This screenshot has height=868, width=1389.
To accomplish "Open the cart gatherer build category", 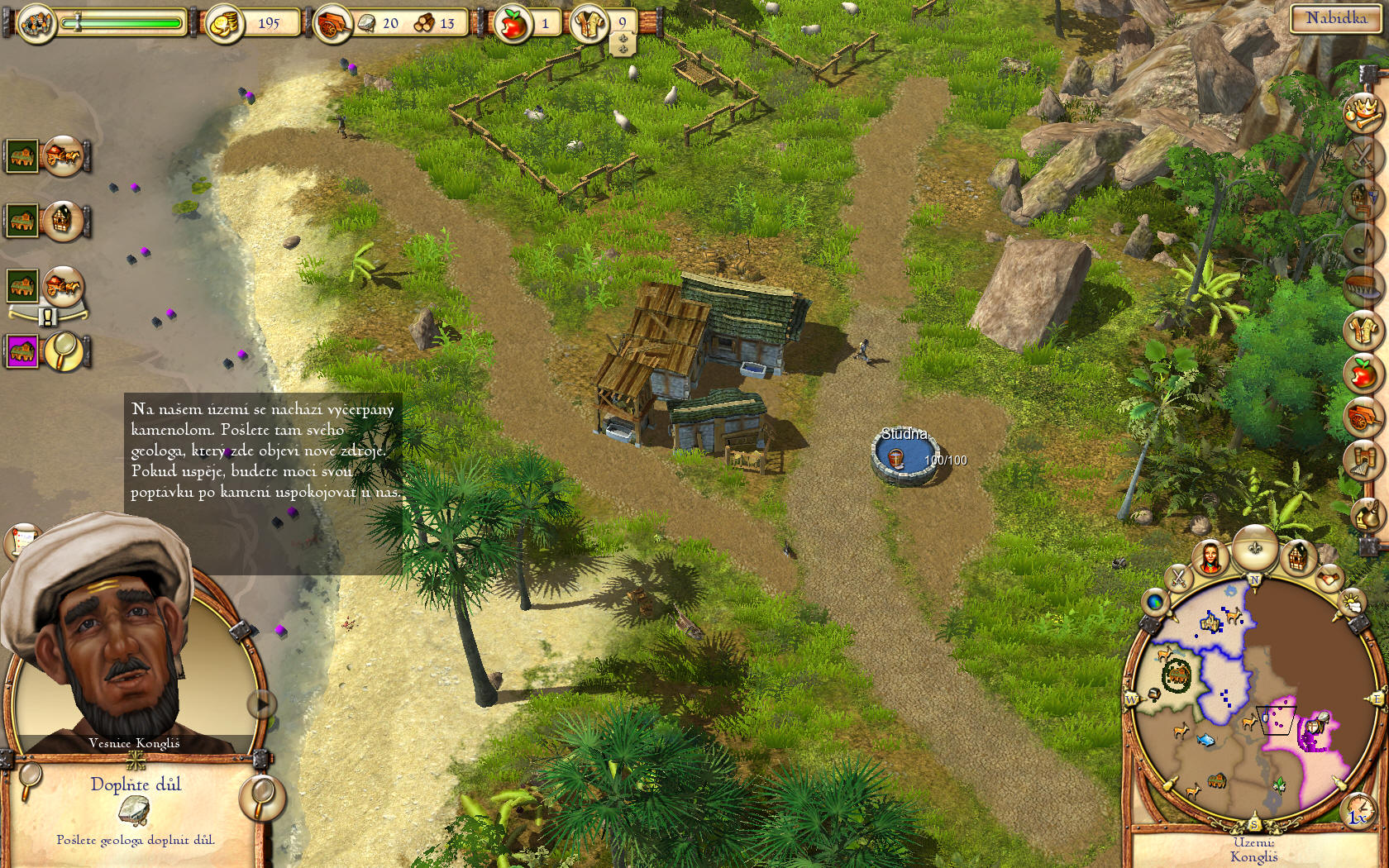I will coord(1363,416).
